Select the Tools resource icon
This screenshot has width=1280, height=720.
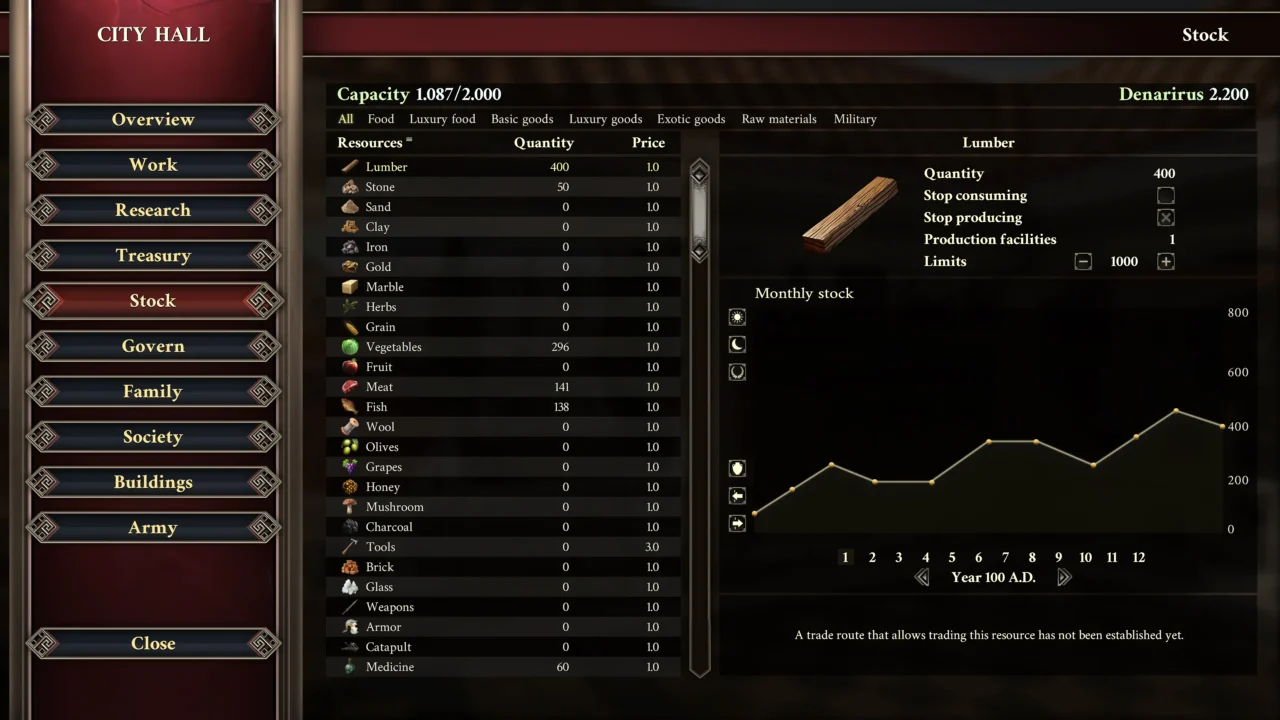(350, 547)
